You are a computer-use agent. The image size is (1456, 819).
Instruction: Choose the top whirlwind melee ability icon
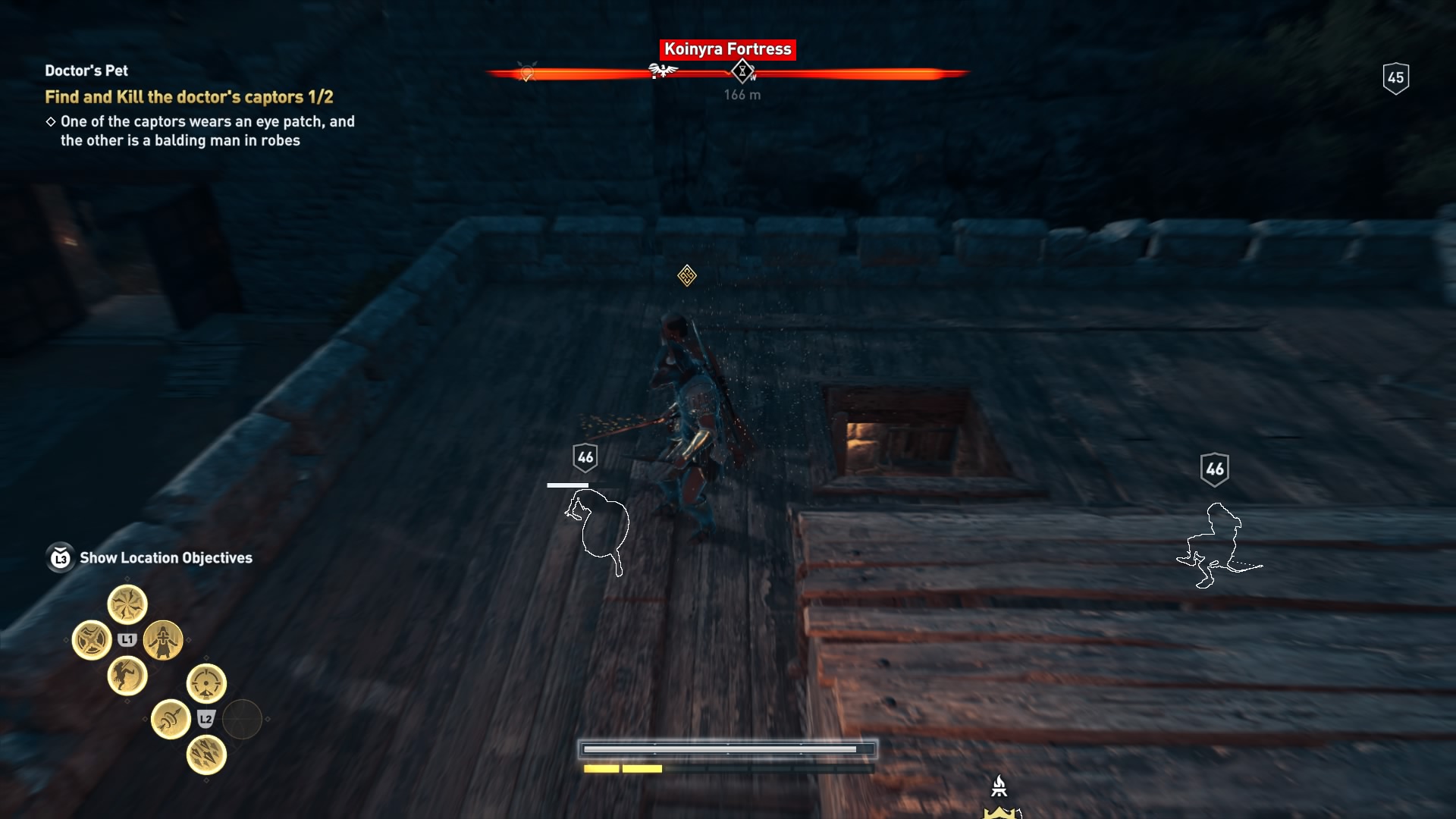click(x=127, y=604)
